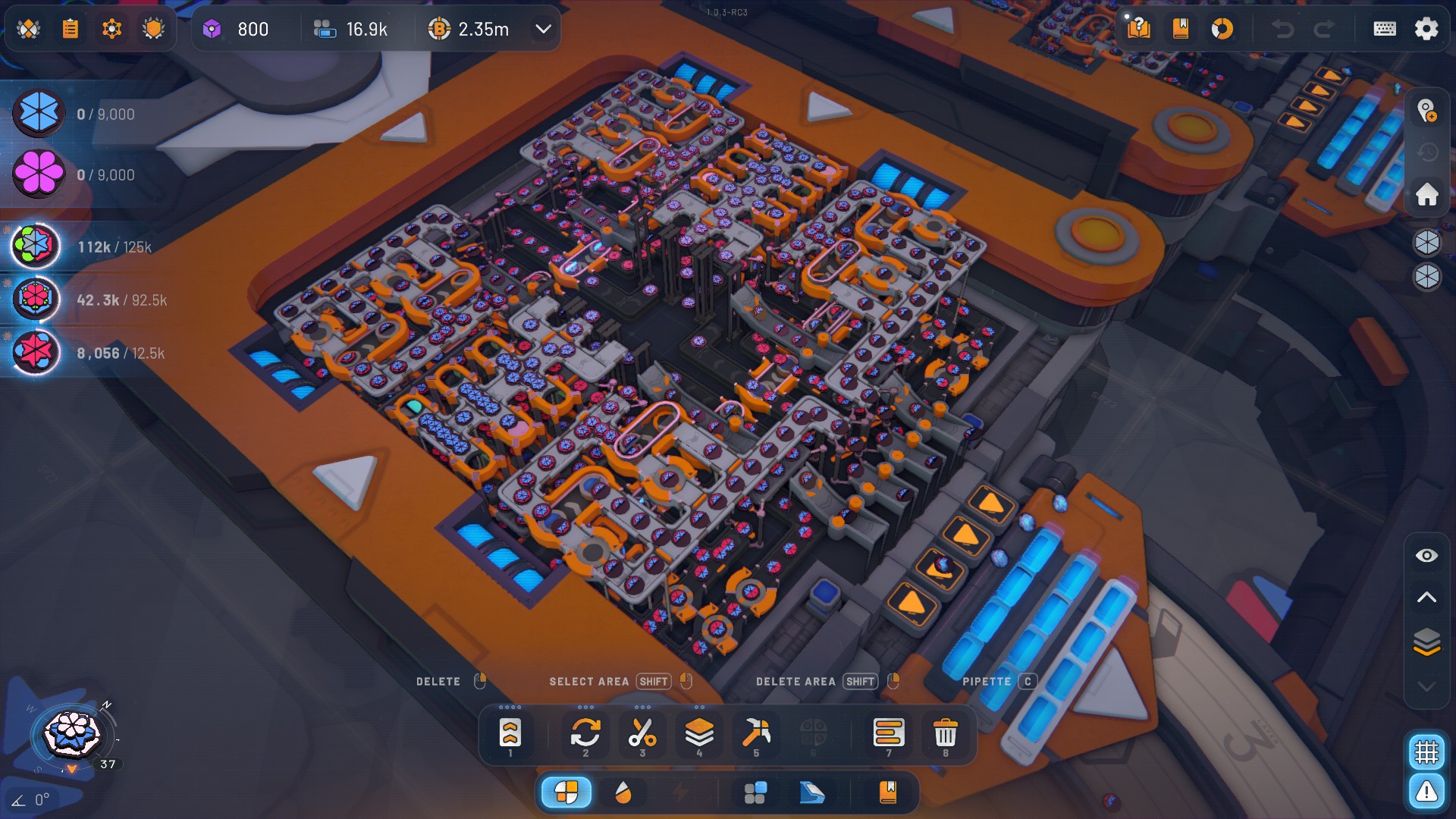
Task: Select the trash deletion tool in slot 8
Action: point(945,734)
